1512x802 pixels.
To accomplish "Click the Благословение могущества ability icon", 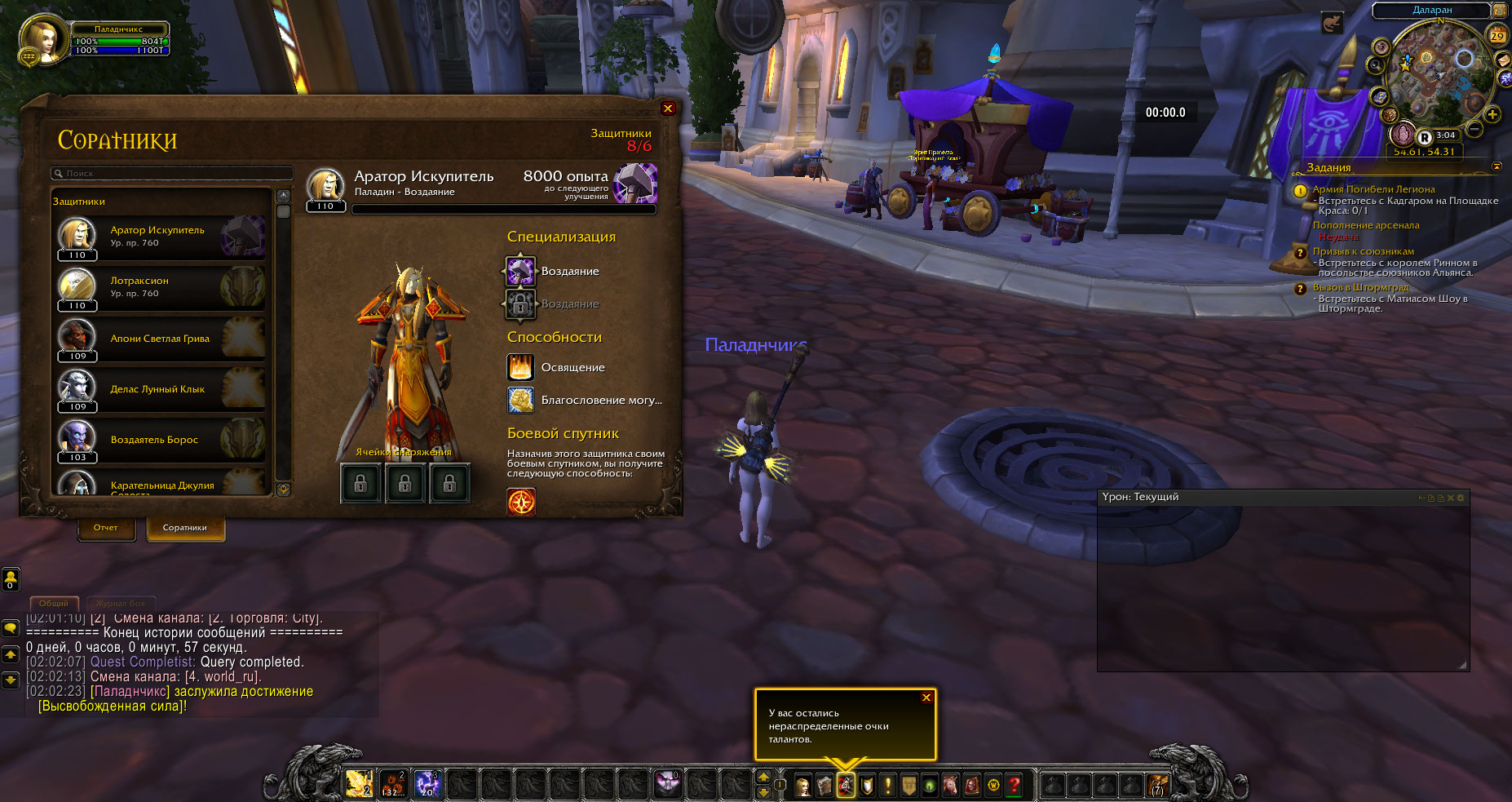I will (520, 400).
